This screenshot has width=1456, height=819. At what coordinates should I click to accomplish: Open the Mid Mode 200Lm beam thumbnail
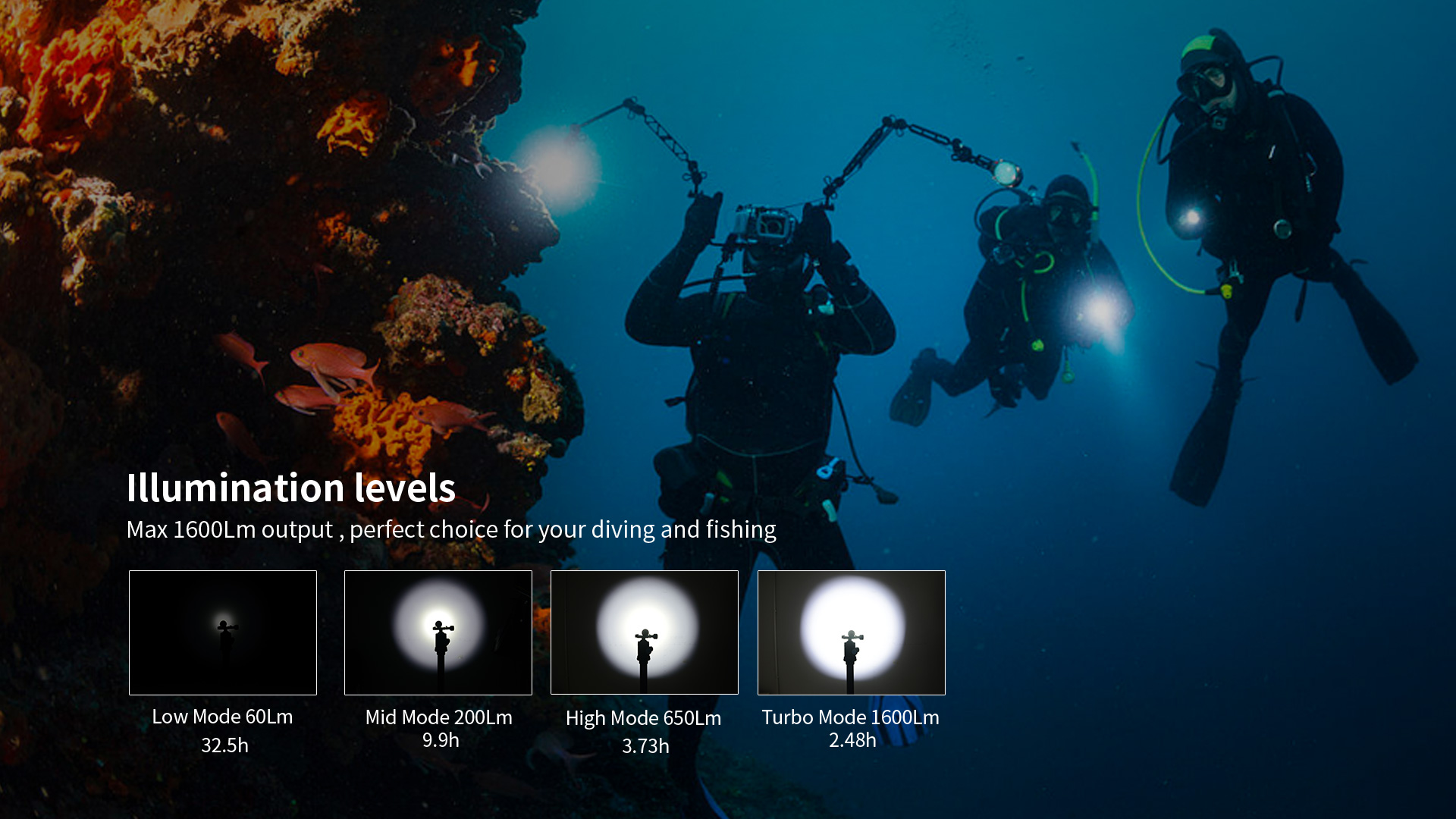click(438, 632)
